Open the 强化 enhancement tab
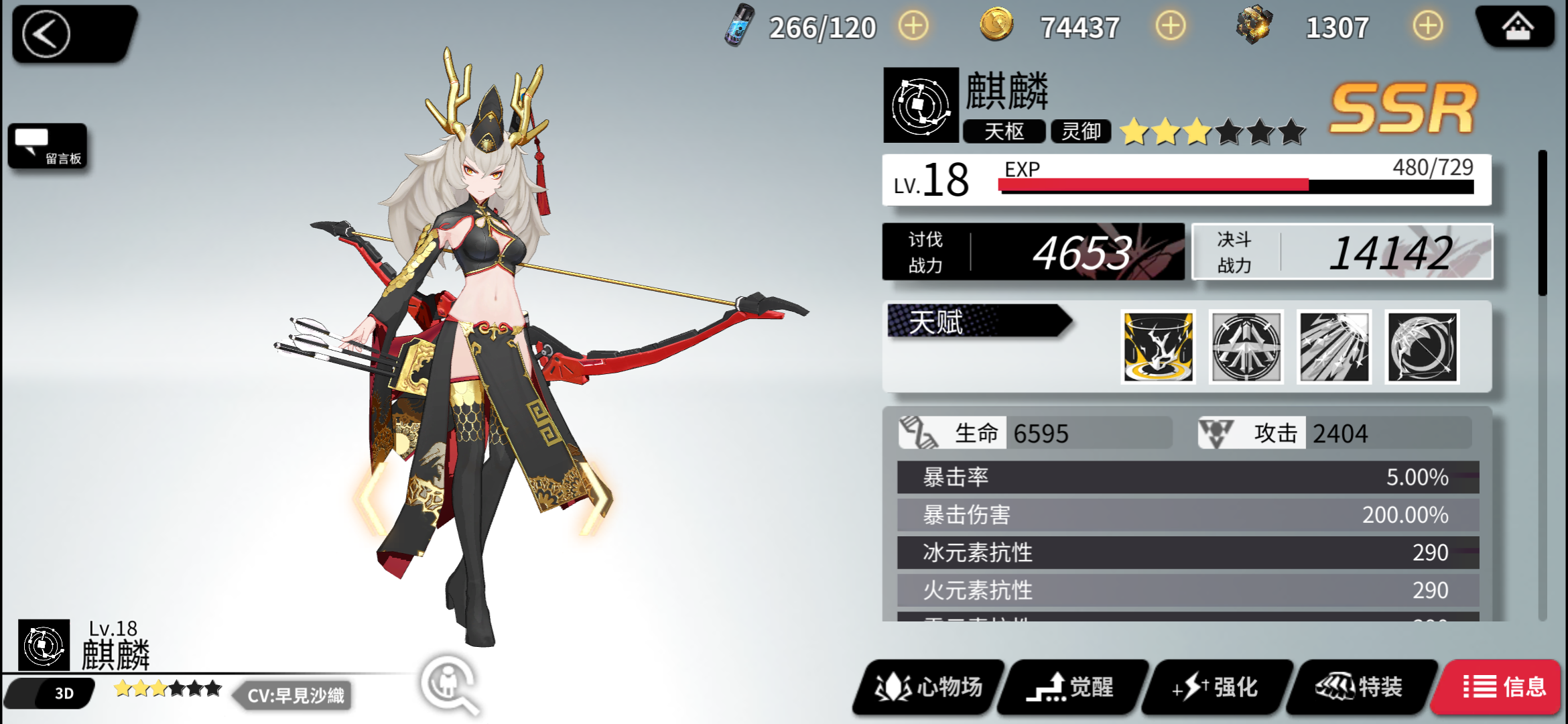The image size is (1568, 724). (1216, 687)
